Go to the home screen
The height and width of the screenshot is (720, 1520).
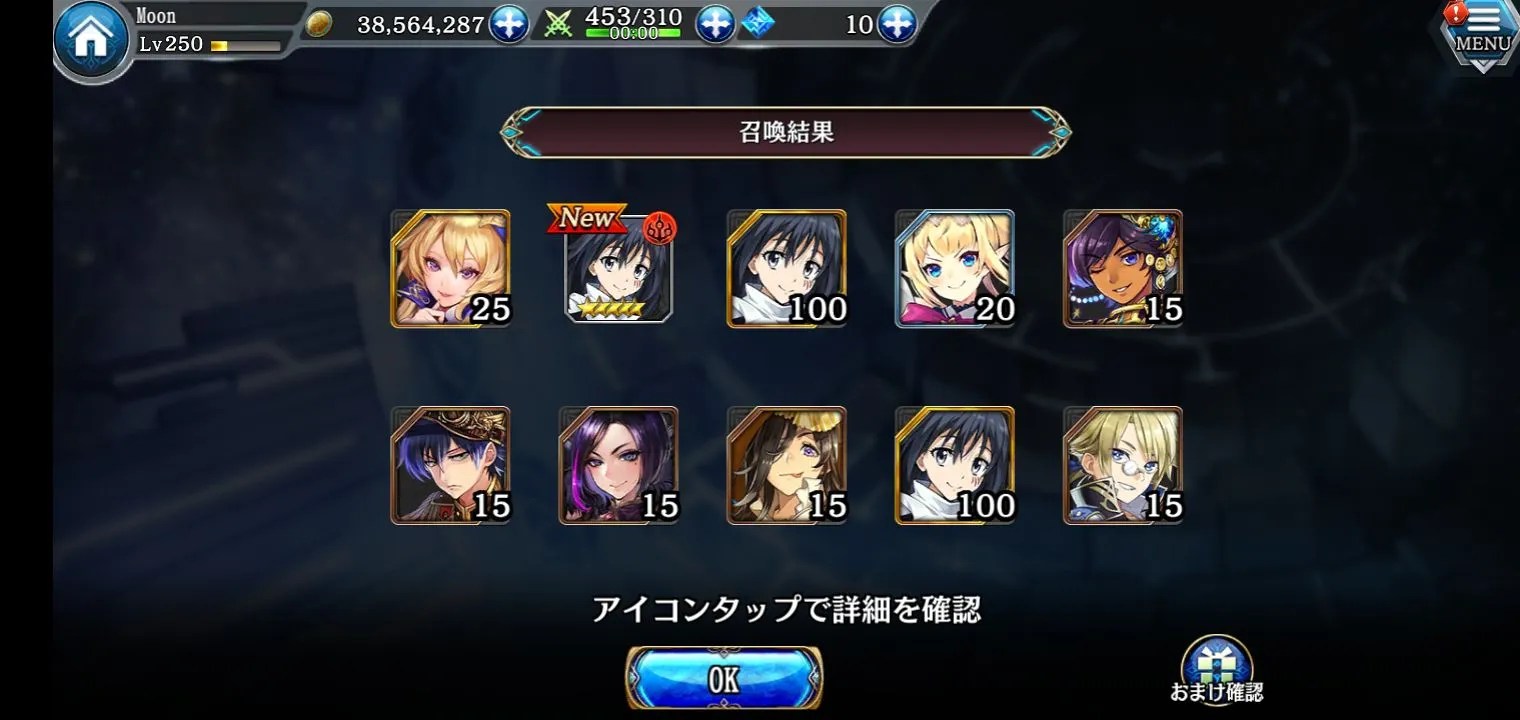(91, 41)
